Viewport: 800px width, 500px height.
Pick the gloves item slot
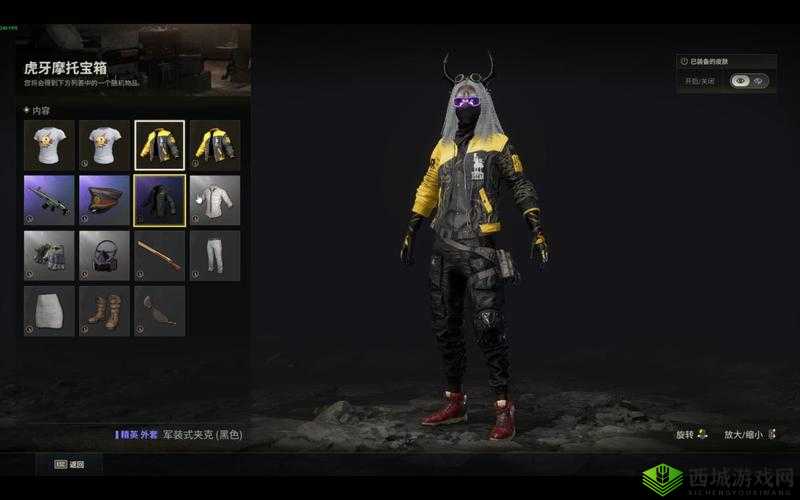click(49, 256)
